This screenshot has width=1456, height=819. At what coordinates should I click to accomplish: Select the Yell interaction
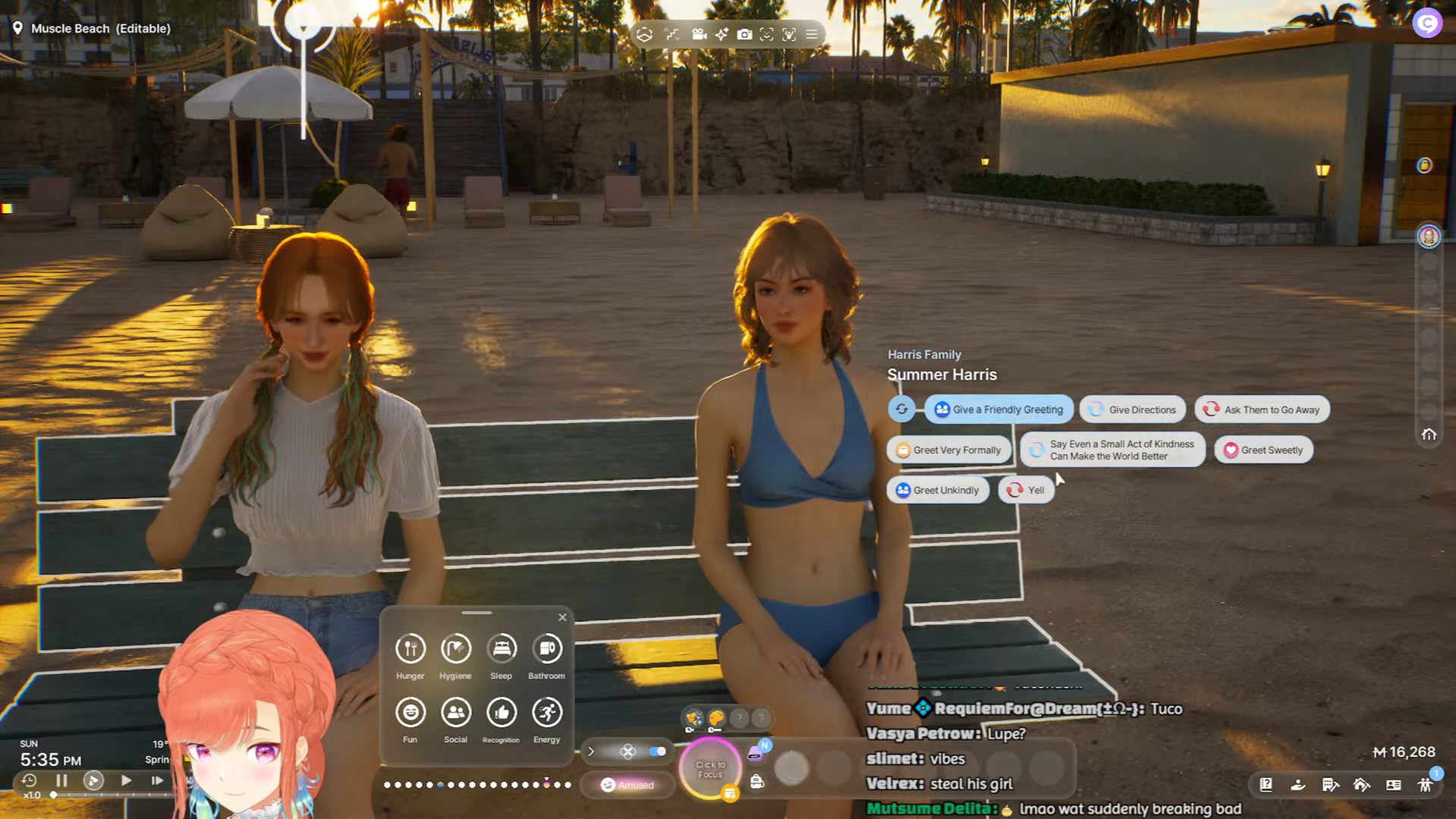click(x=1026, y=490)
